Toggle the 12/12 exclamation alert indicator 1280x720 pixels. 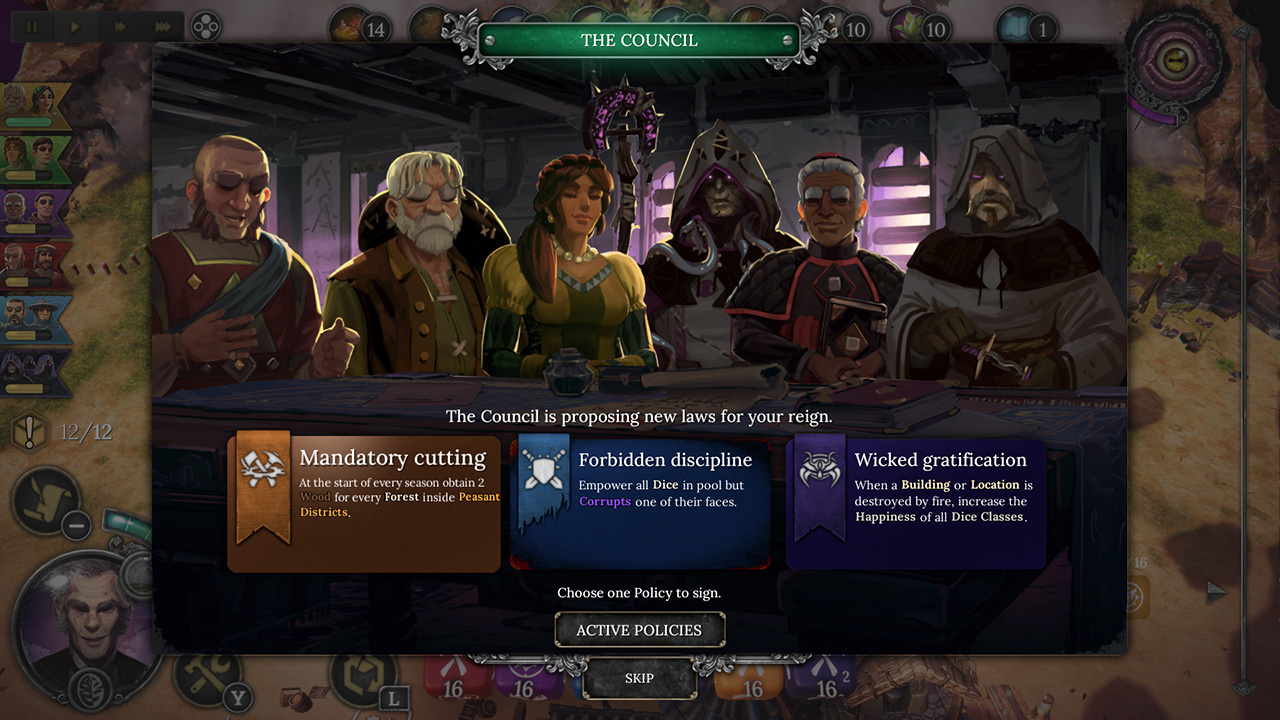29,432
